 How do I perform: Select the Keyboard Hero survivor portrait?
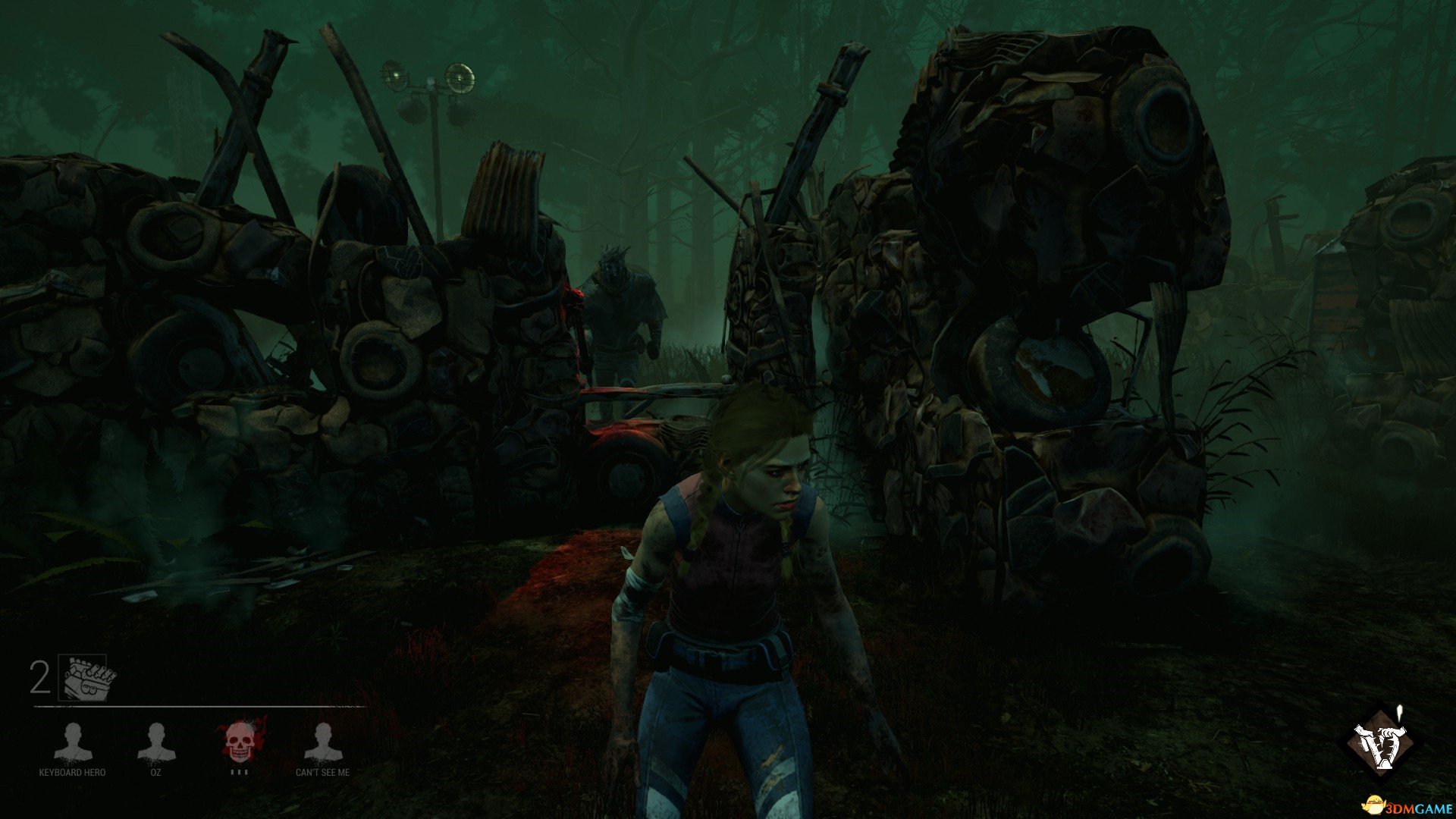coord(73,742)
